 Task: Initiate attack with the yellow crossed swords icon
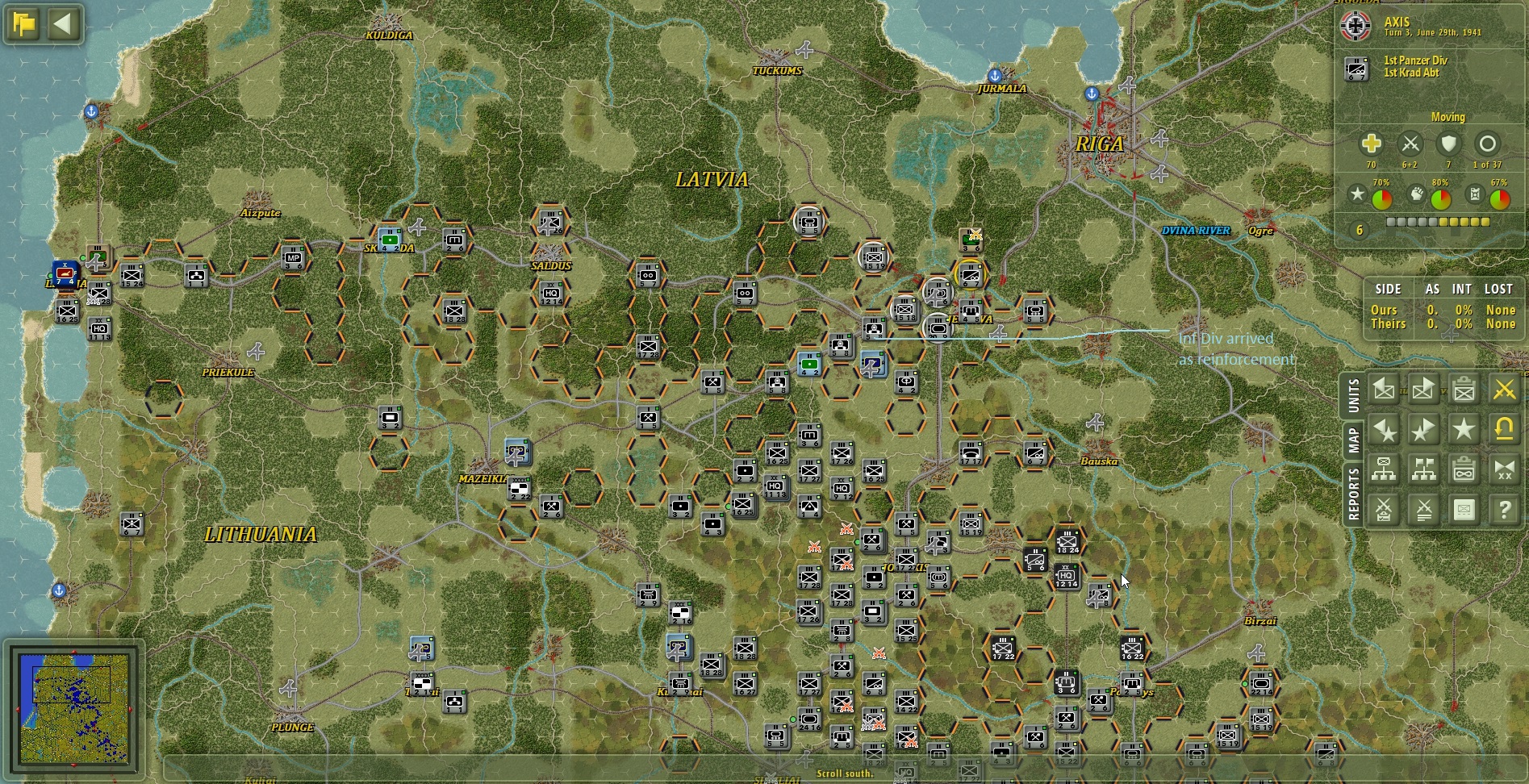click(x=1504, y=390)
